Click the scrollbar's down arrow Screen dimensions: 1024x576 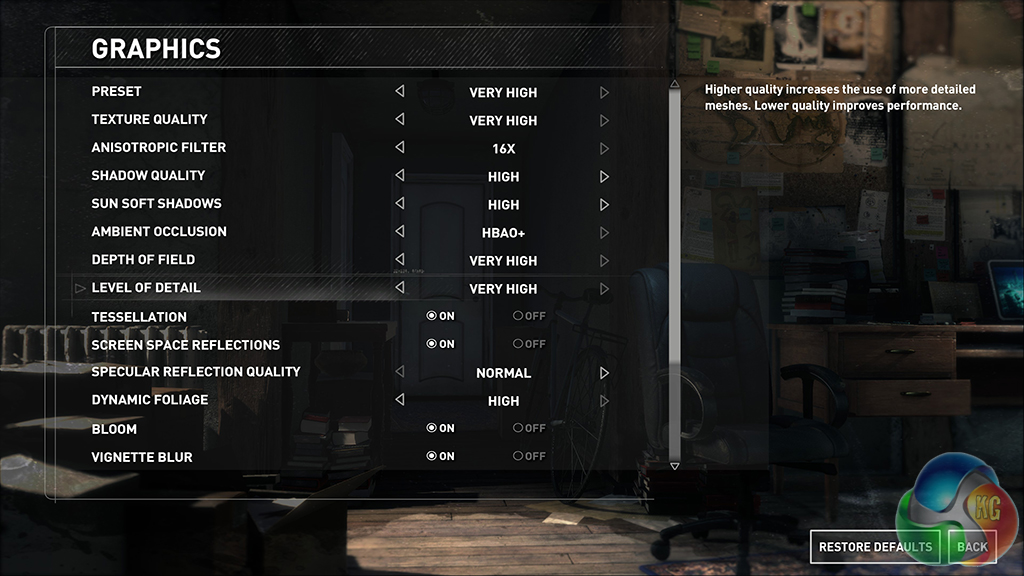[x=674, y=466]
